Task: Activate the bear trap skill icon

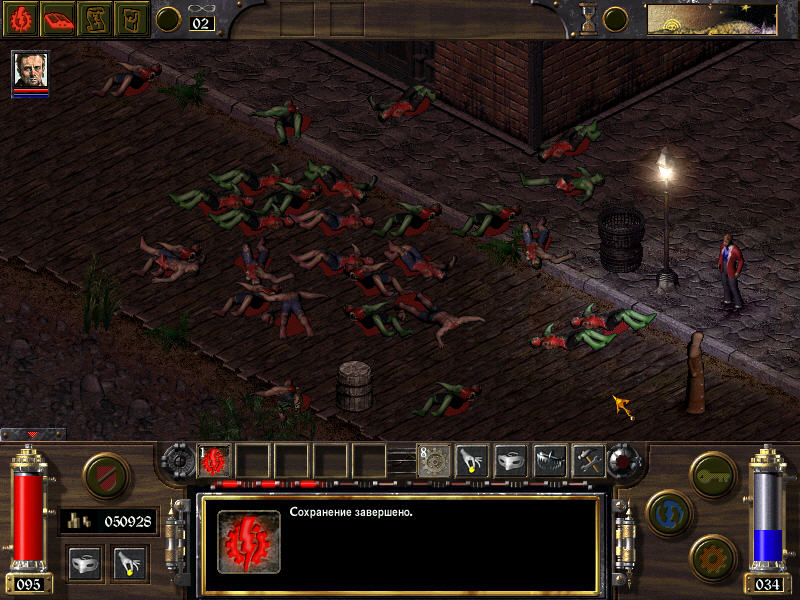Action: (x=550, y=460)
